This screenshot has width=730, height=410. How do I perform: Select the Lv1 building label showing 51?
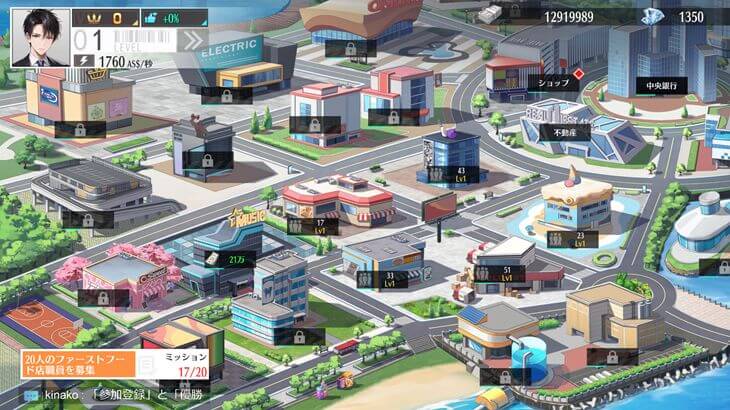pos(498,275)
